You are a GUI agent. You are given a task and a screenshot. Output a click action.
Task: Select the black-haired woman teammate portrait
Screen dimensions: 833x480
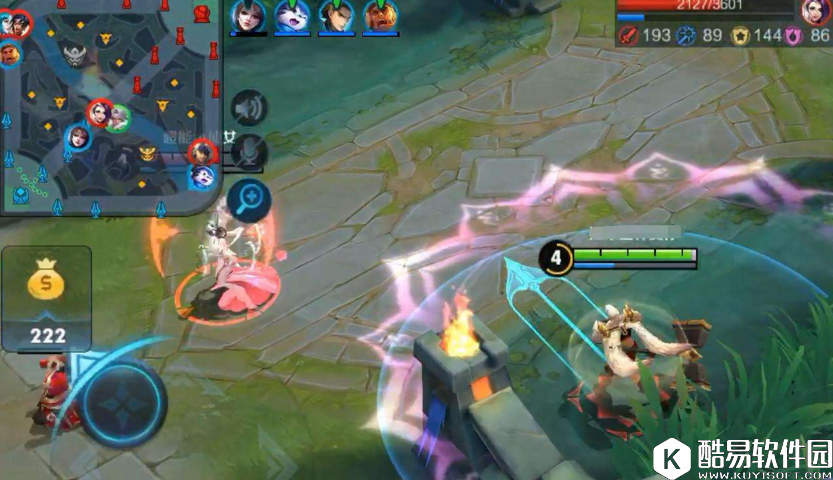247,17
